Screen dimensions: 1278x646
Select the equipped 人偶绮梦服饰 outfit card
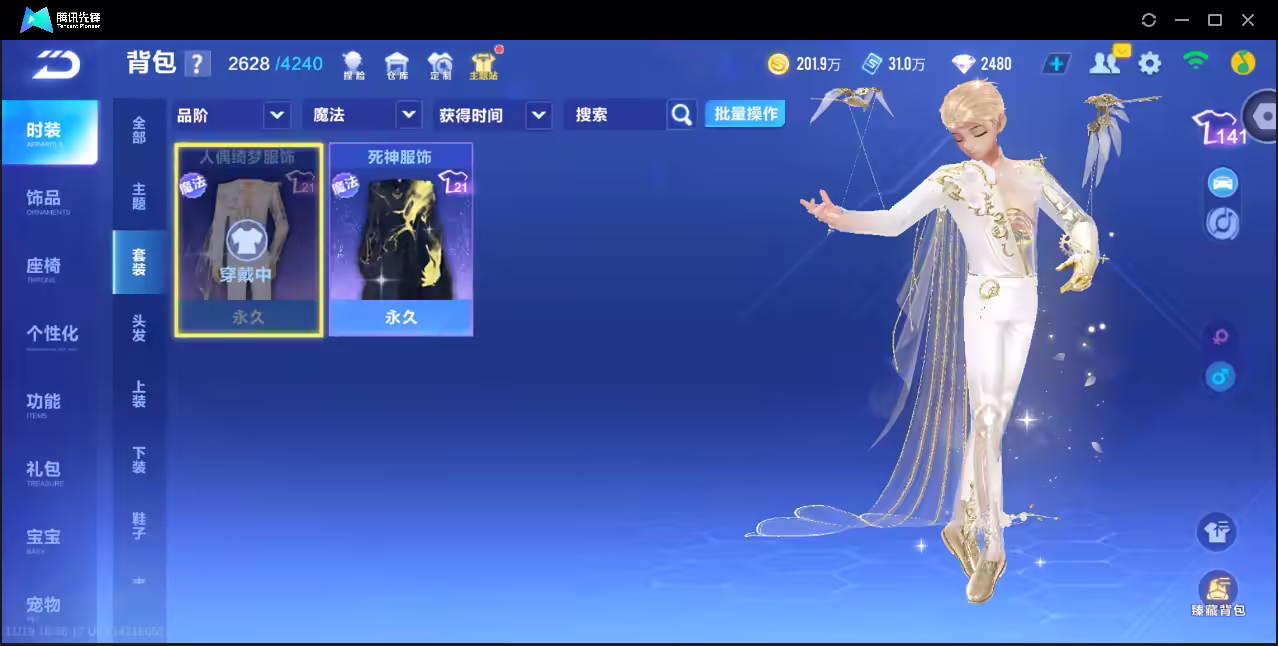tap(249, 240)
